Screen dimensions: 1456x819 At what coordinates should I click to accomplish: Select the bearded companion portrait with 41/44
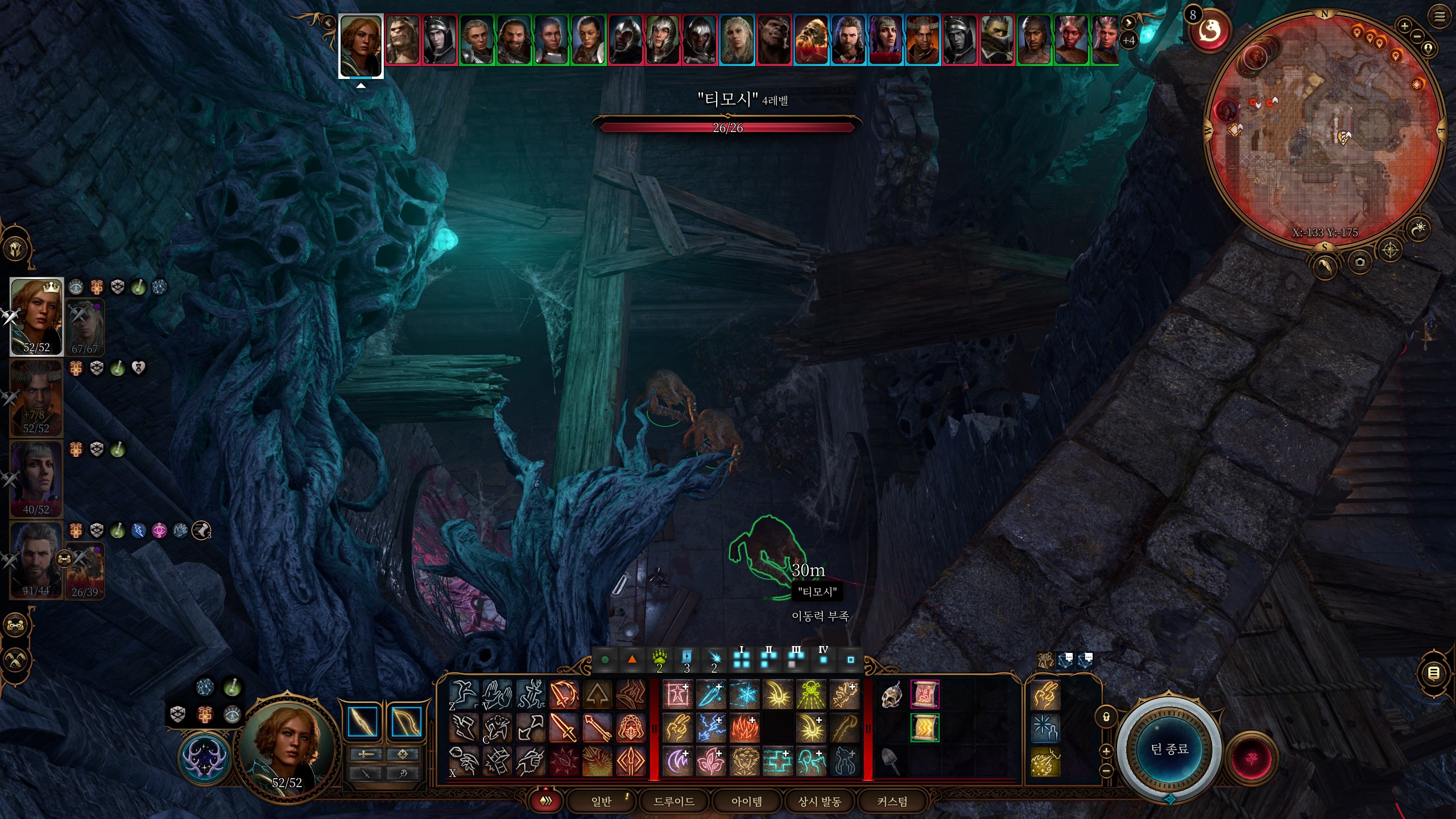[36, 560]
